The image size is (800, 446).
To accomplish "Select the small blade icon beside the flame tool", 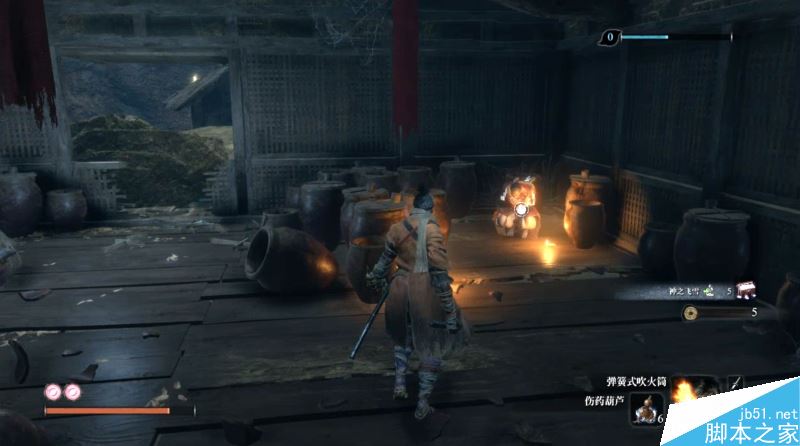I will (x=735, y=384).
